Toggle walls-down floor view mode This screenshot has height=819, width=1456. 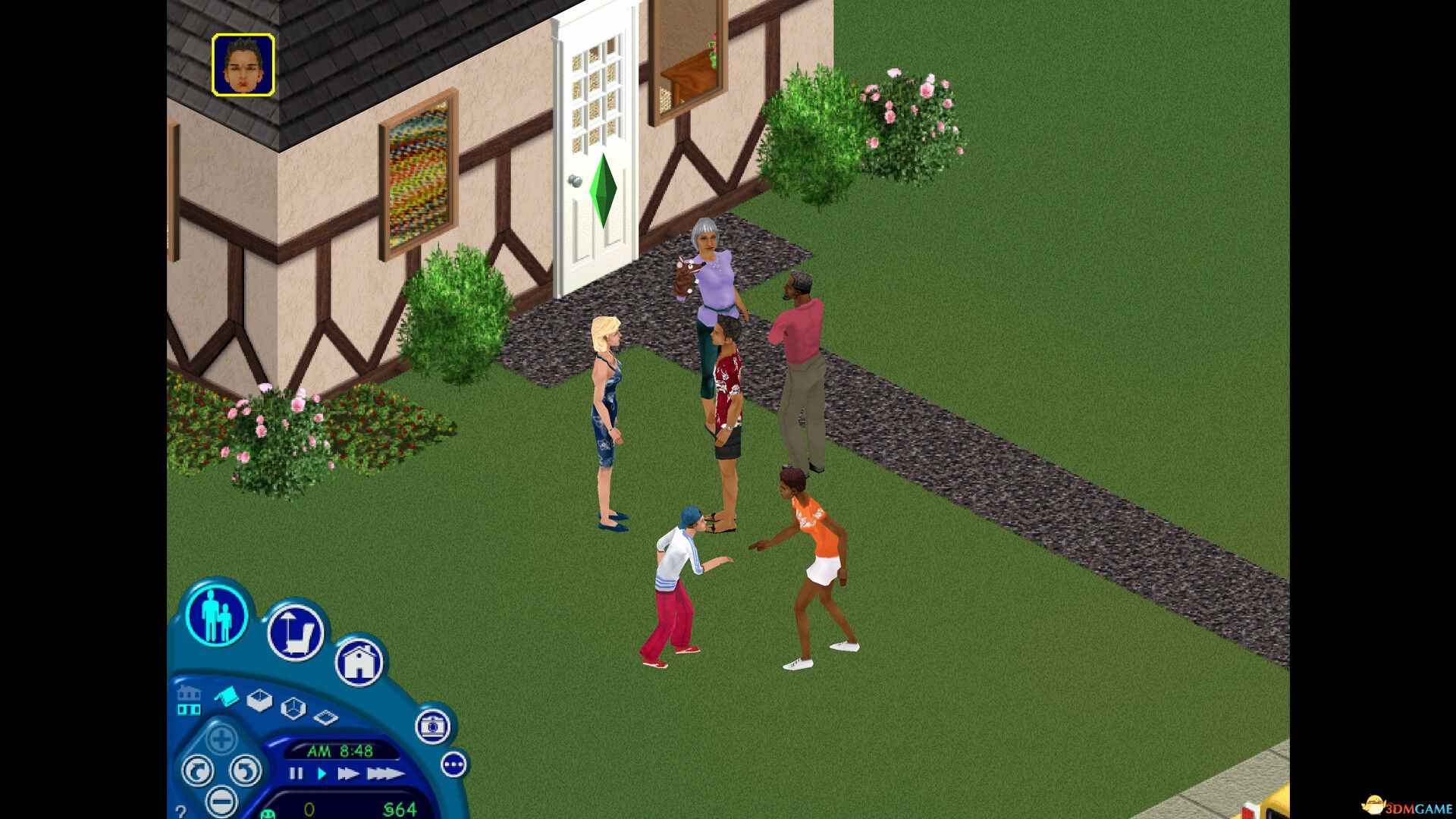click(x=326, y=718)
